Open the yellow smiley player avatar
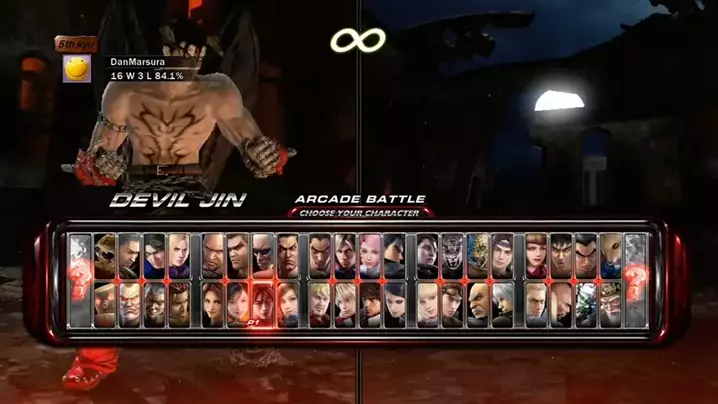Screen dimensions: 718x404 pos(78,68)
